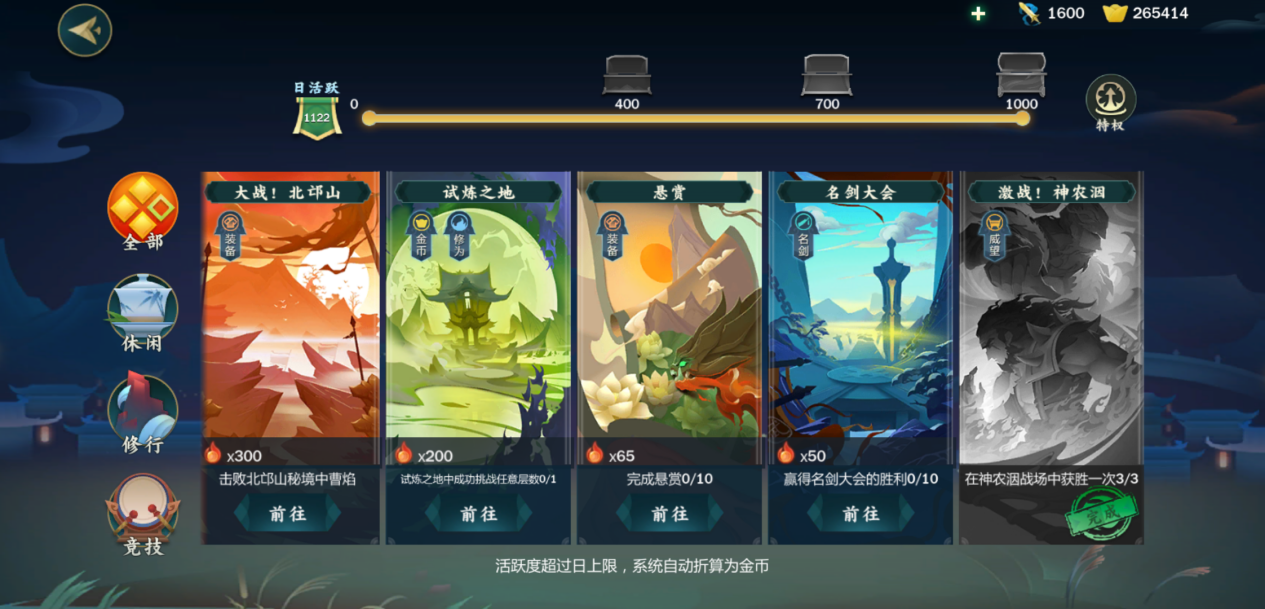Viewport: 1265px width, 609px height.
Task: Go back with the arrow button
Action: (85, 30)
